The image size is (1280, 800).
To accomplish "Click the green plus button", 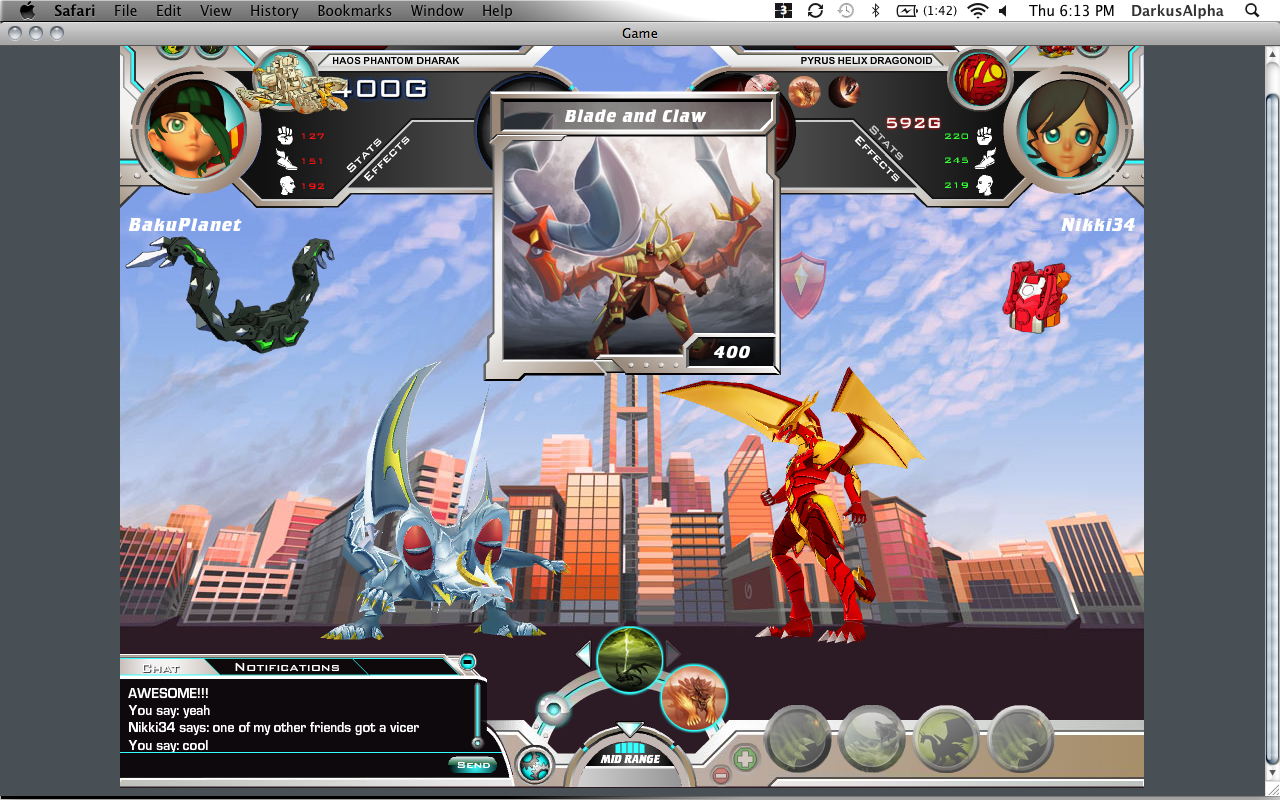I will pos(745,757).
